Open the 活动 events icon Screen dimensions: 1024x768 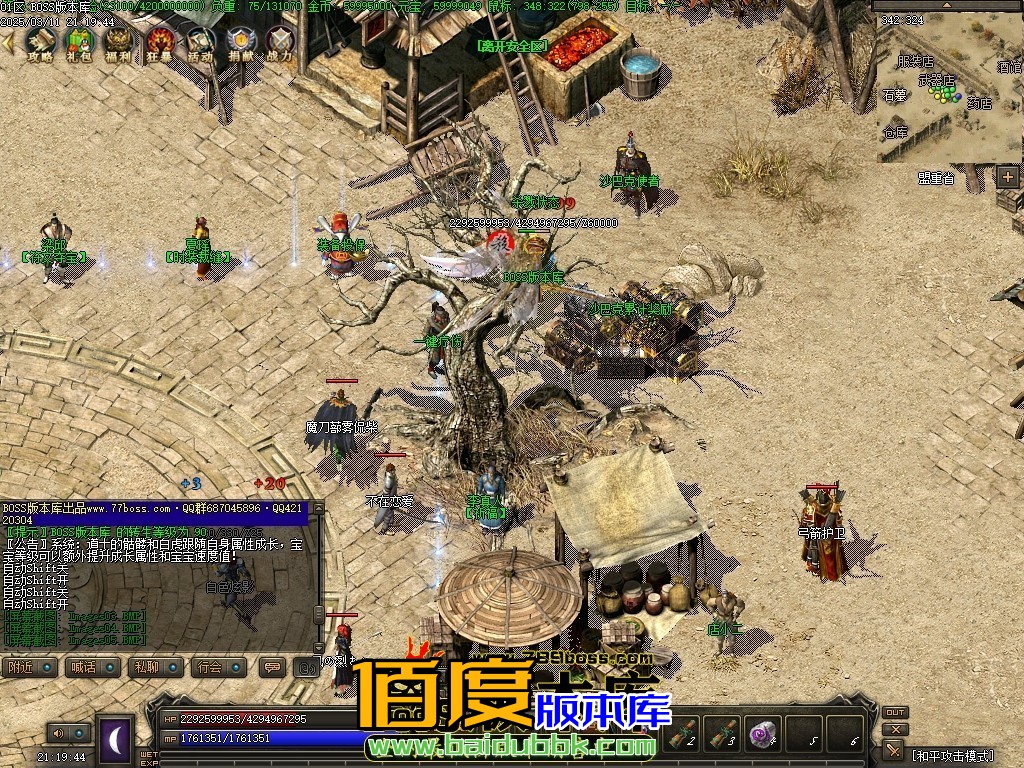(200, 42)
